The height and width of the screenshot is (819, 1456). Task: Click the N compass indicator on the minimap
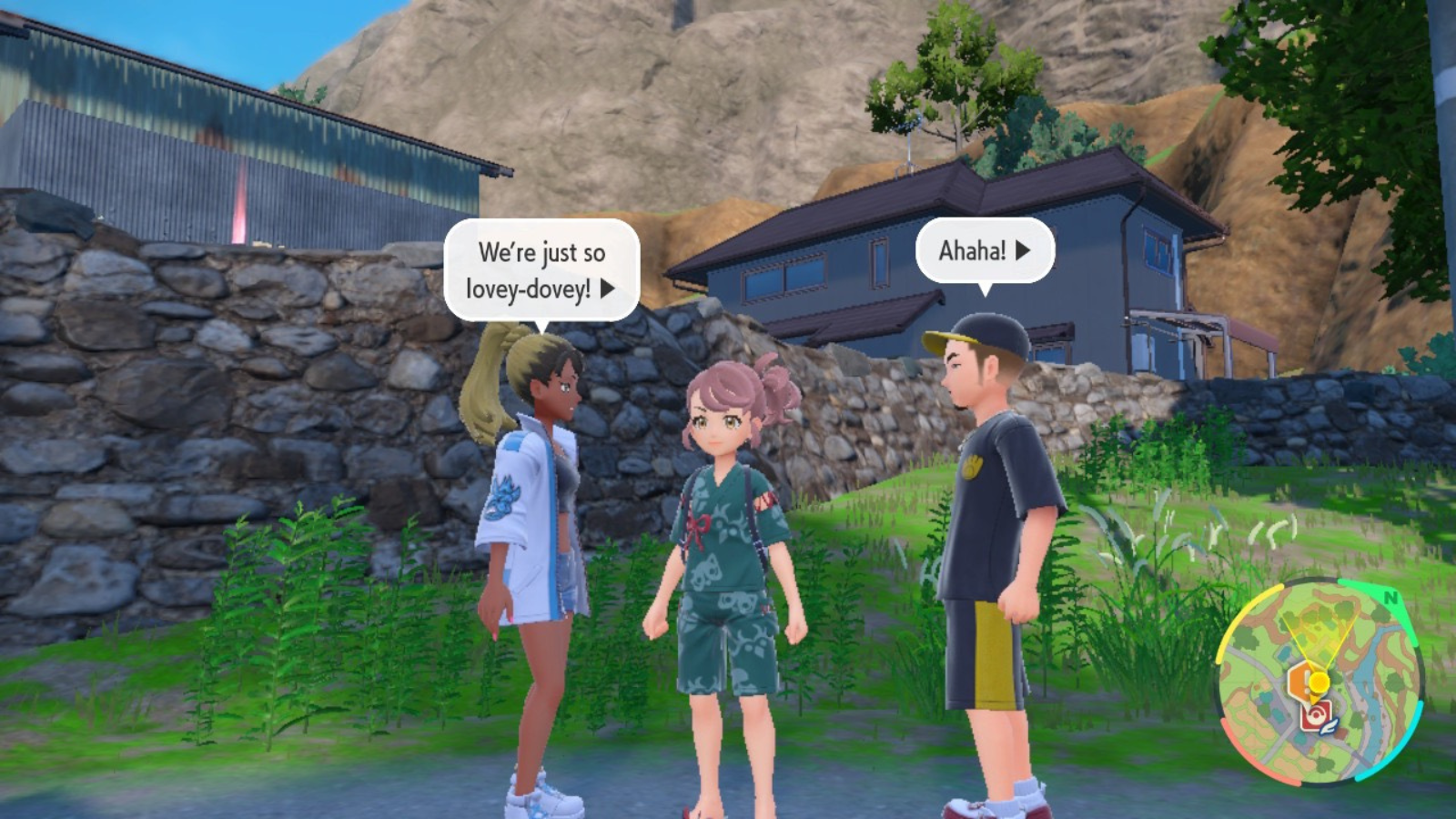coord(1390,598)
